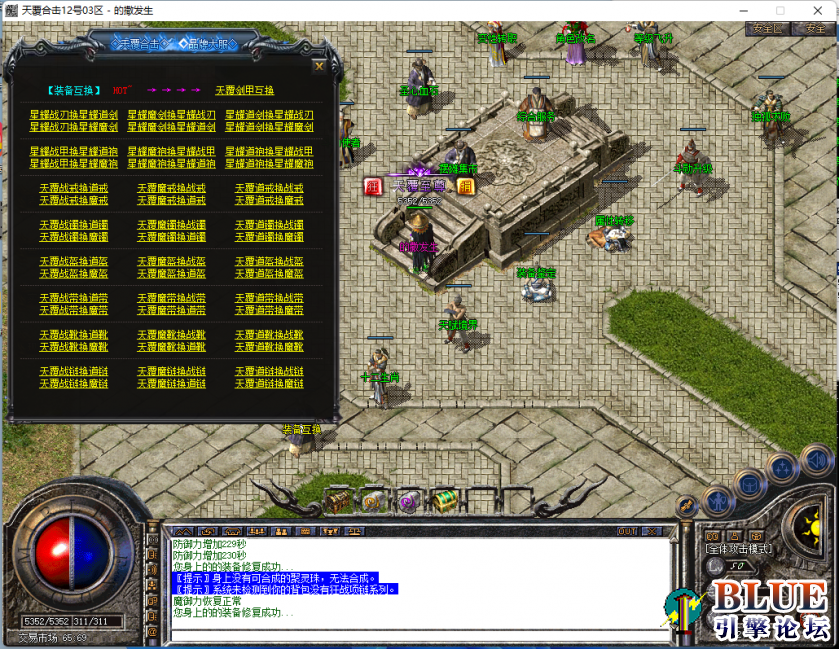Screen dimensions: 839x649
Task: Choose 天覆魔镯换战镯 option
Action: point(170,225)
